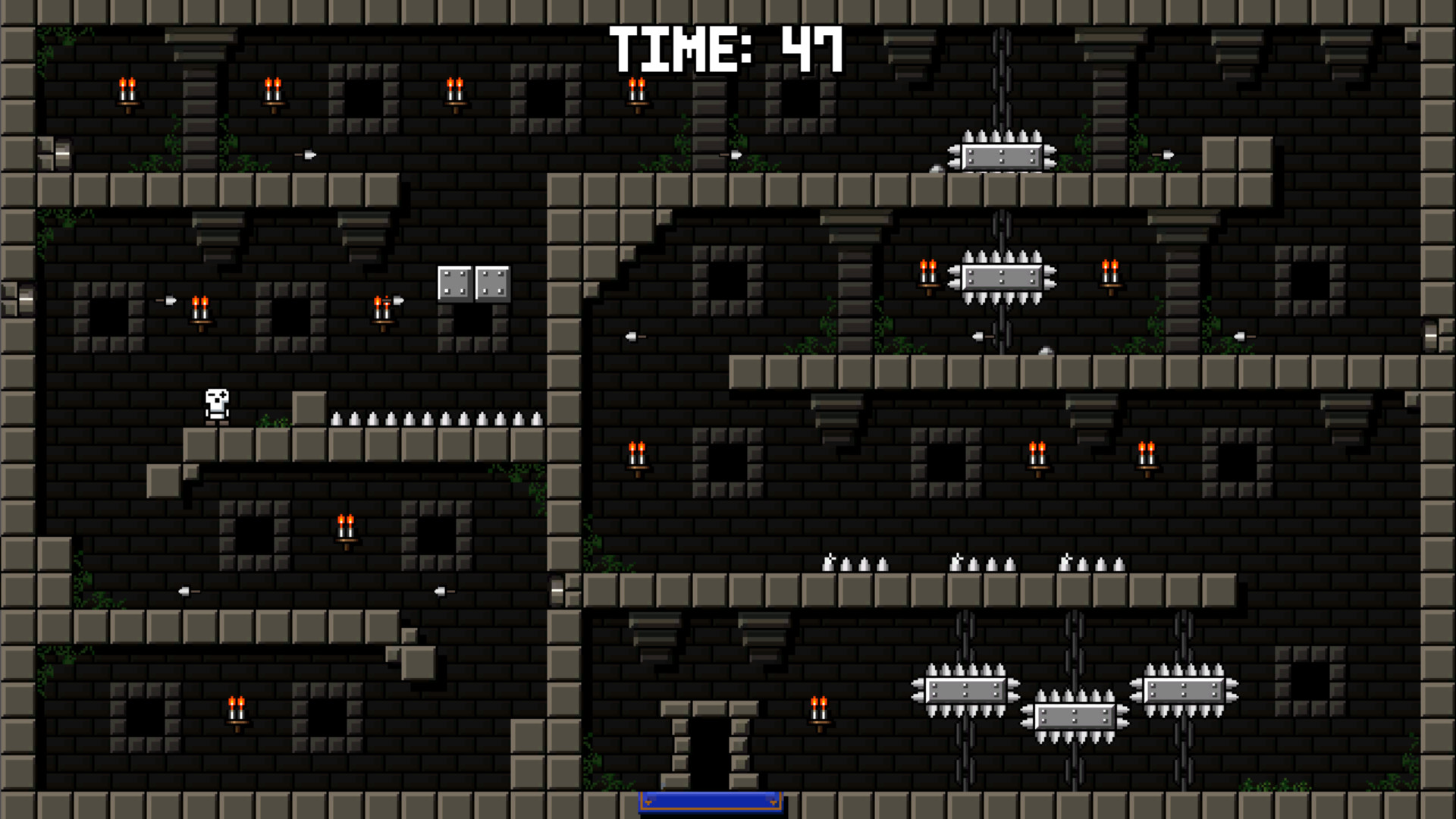Click the two metal crate blocks
The width and height of the screenshot is (1456, 819).
coord(474,284)
